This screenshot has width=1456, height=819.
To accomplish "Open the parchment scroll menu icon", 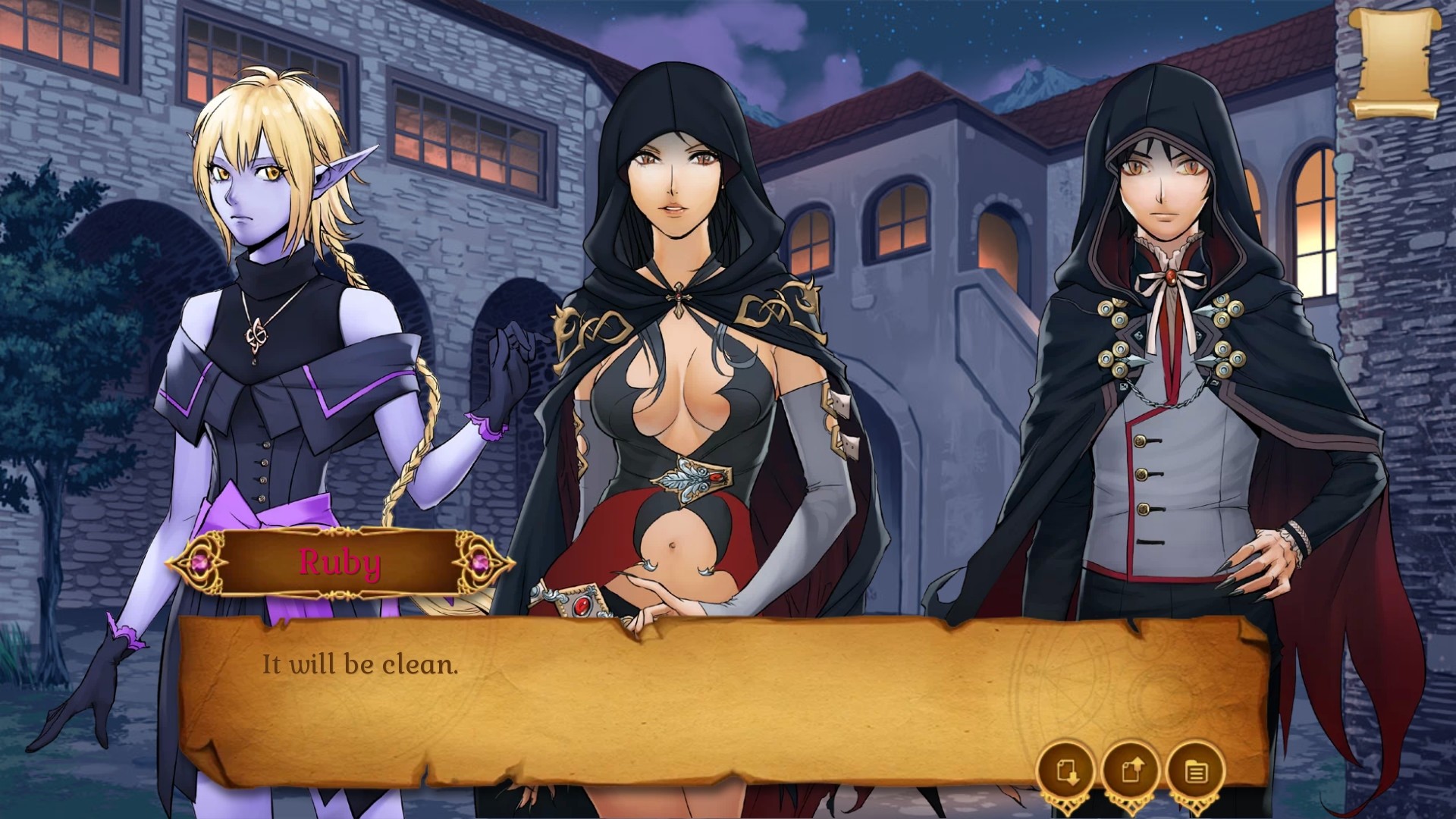I will (1395, 63).
